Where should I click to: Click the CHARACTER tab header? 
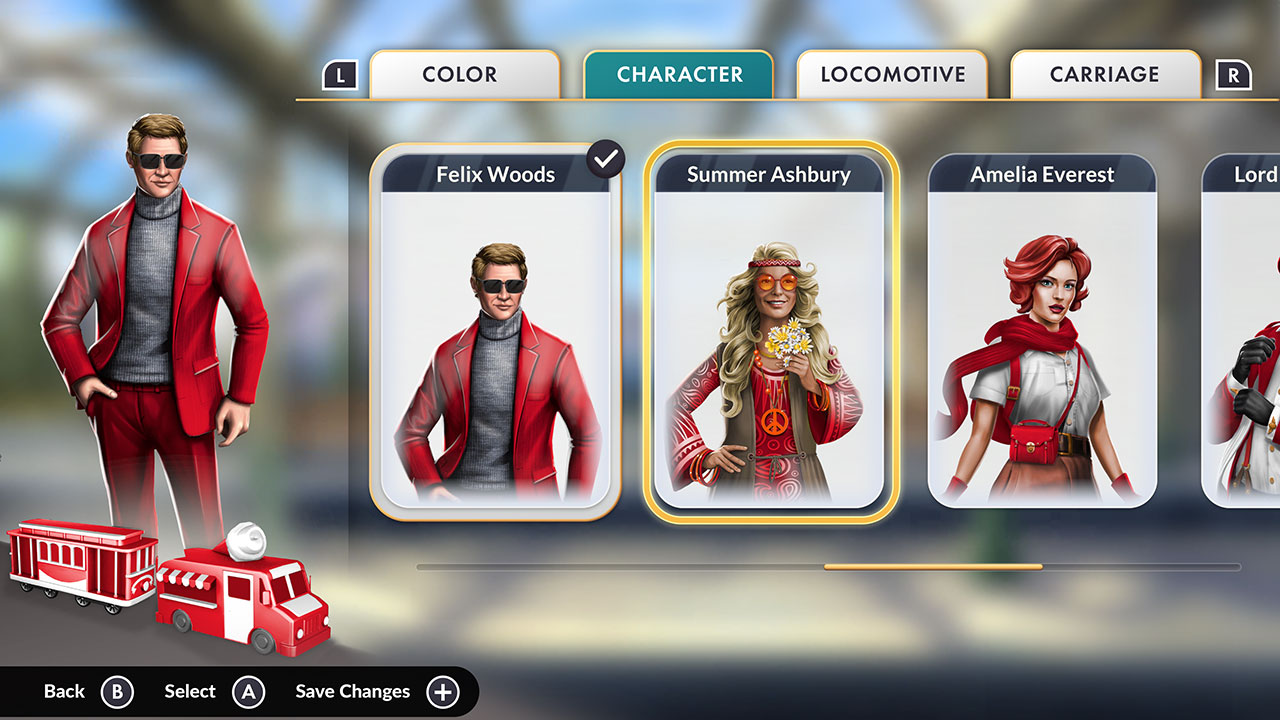(x=678, y=73)
